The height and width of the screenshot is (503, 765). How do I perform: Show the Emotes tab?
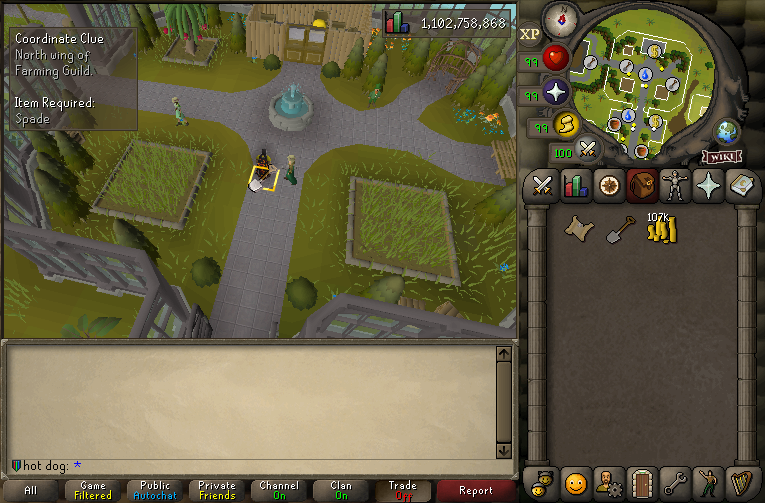pos(708,484)
